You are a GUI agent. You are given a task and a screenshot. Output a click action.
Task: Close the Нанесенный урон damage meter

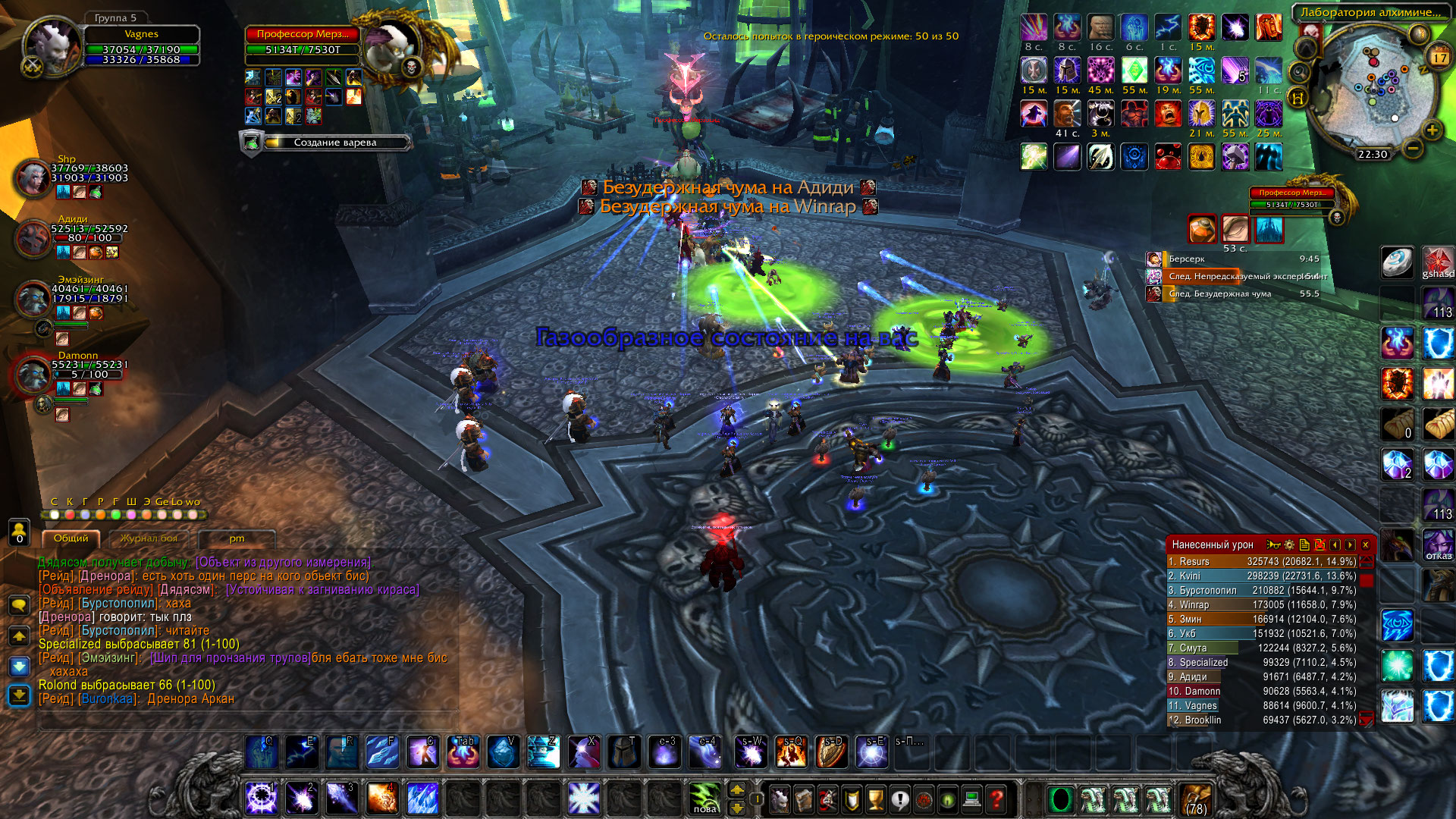tap(1366, 544)
